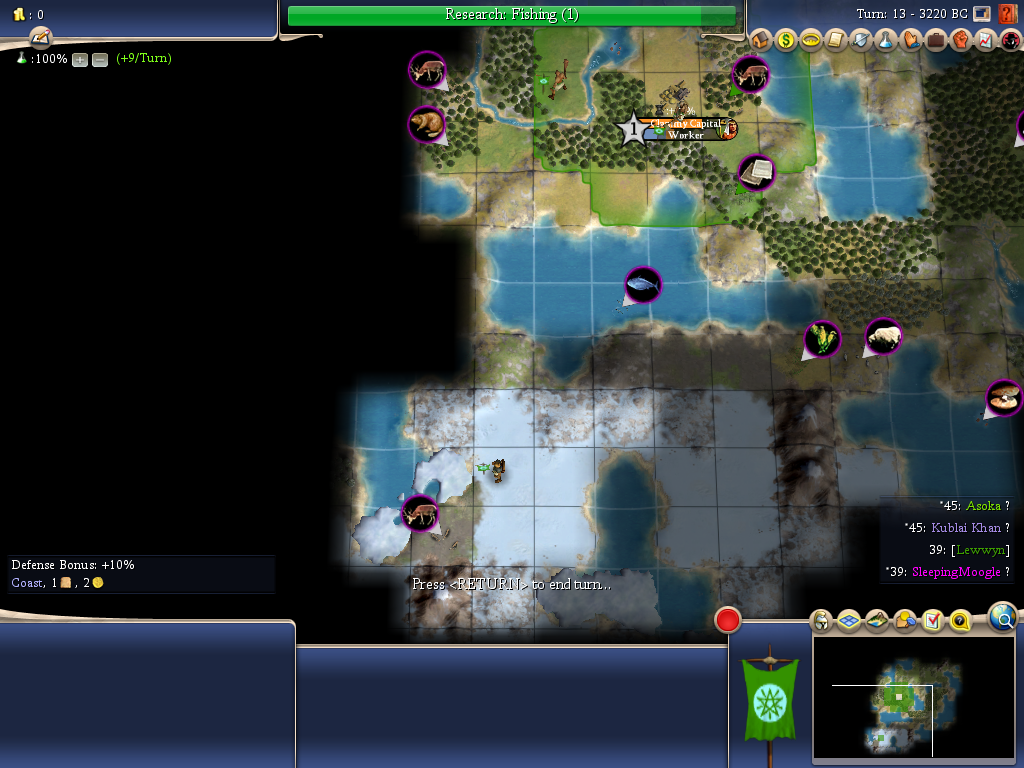Open the Military Advisor sword and shield icon
This screenshot has height=768, width=1024.
[x=861, y=40]
